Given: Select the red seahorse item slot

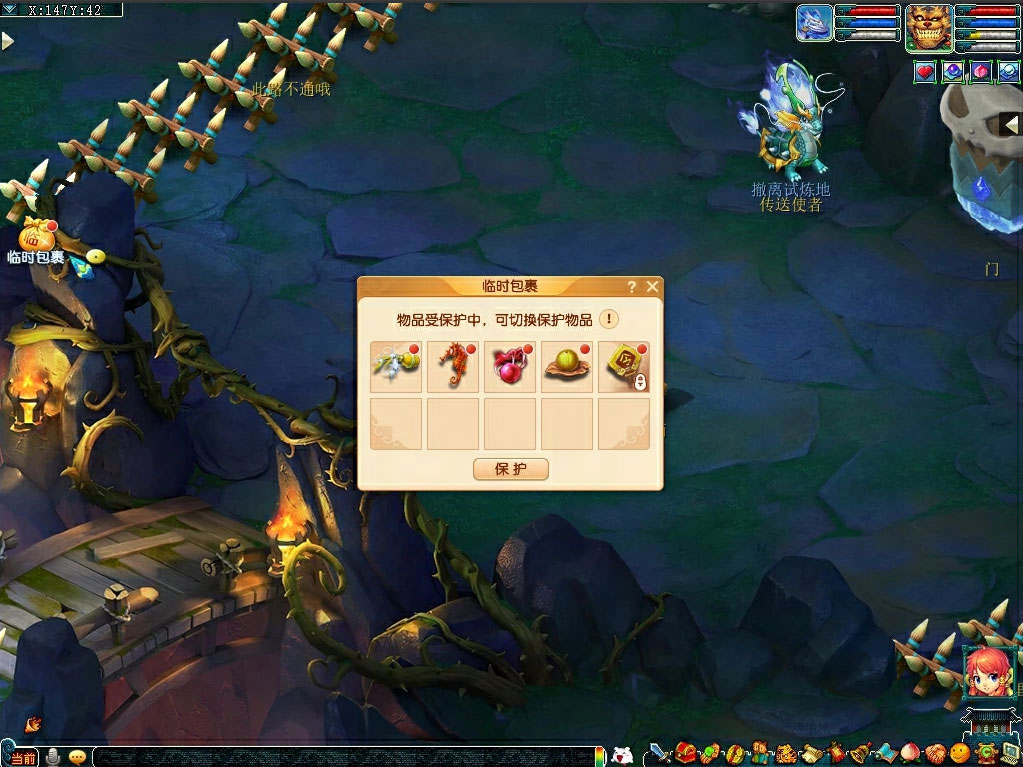Looking at the screenshot, I should point(453,367).
